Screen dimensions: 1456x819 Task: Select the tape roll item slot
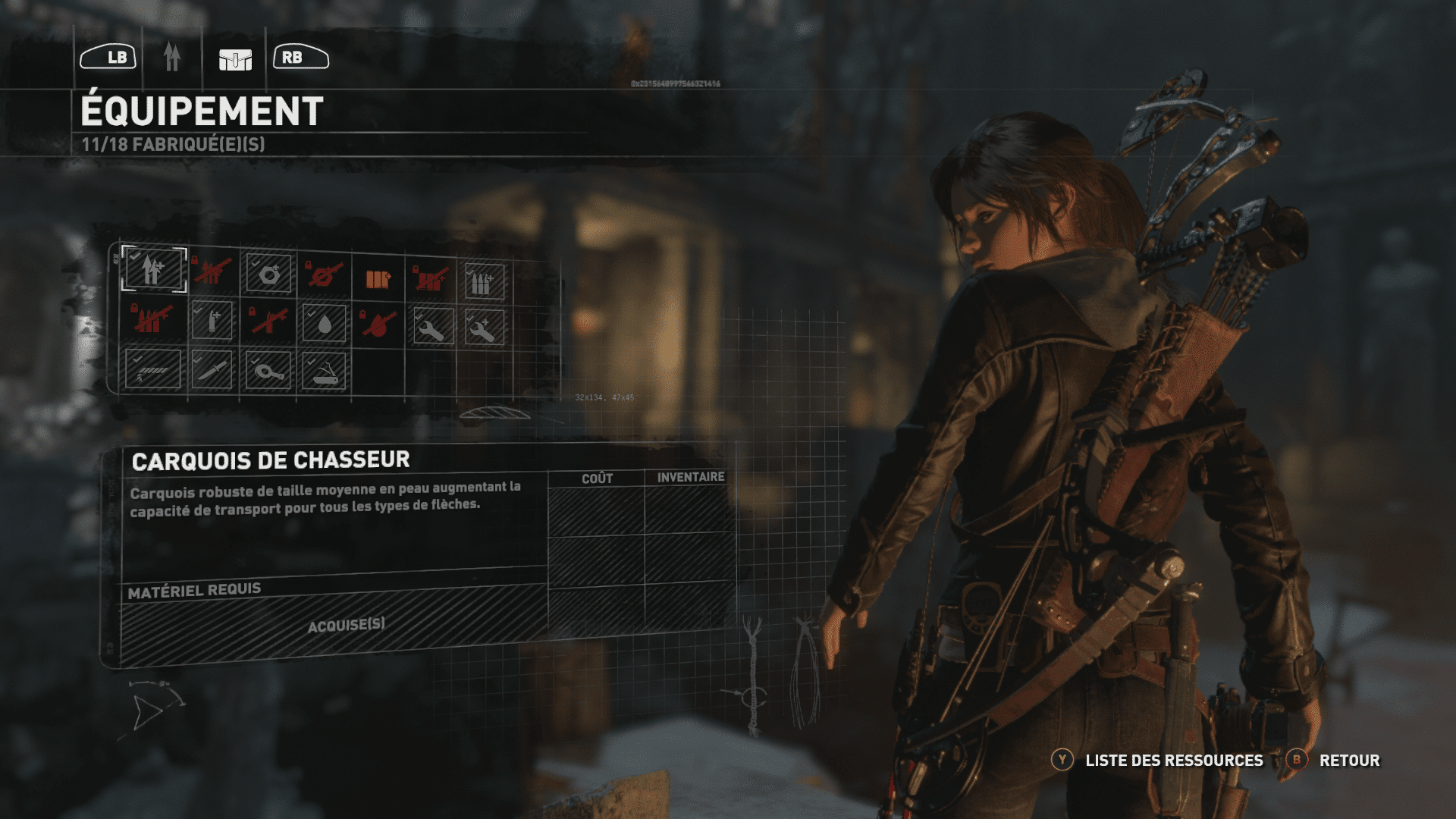click(268, 372)
